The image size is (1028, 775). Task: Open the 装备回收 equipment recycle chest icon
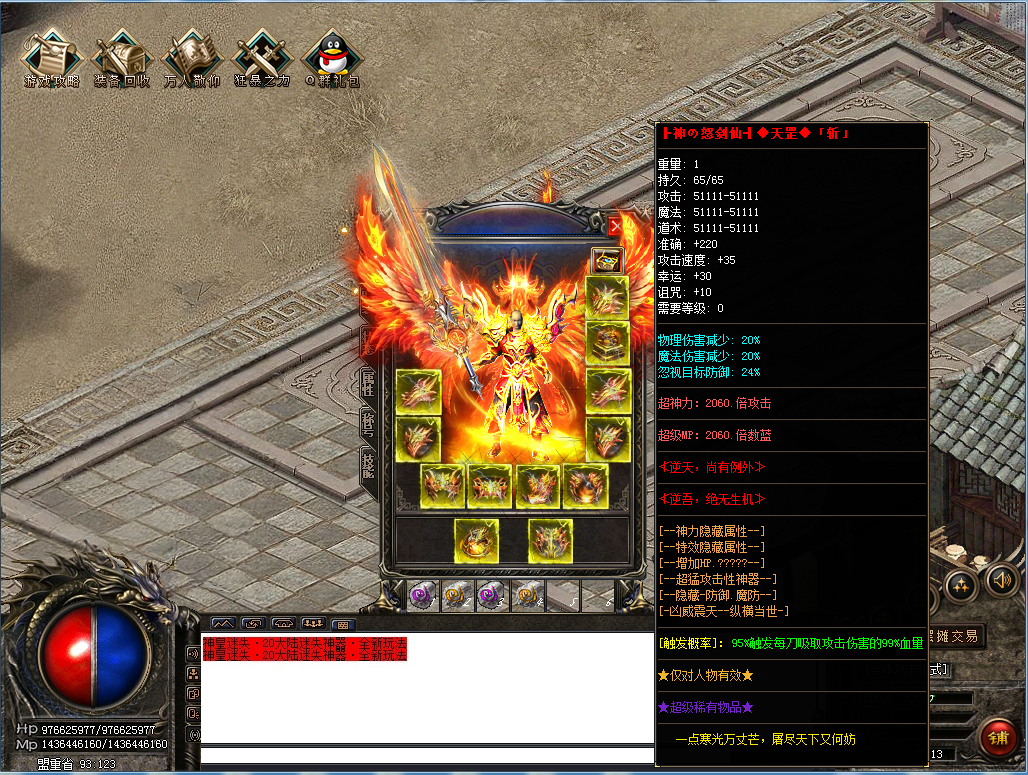(x=121, y=59)
